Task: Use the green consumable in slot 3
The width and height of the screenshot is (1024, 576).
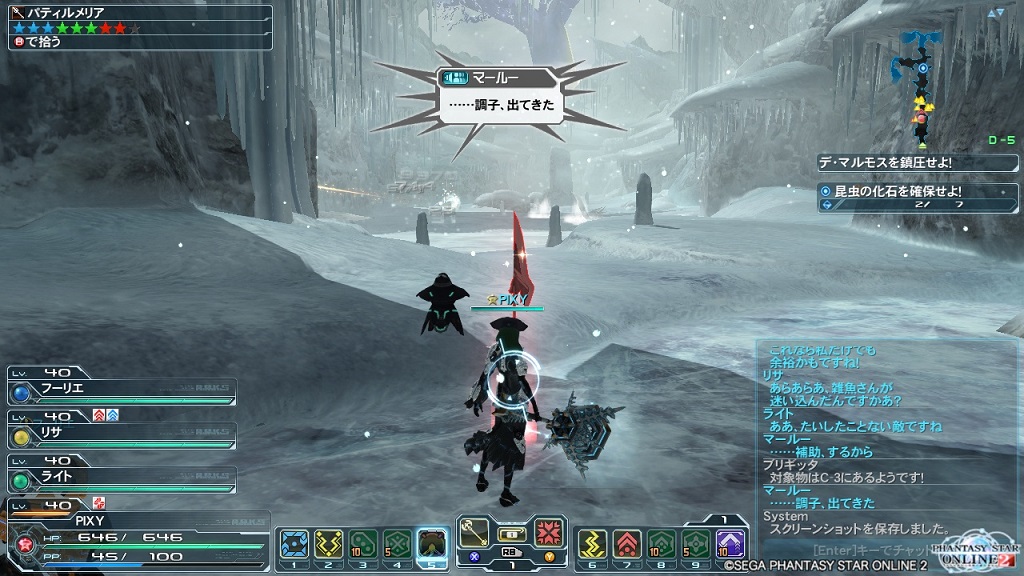Action: pyautogui.click(x=363, y=544)
